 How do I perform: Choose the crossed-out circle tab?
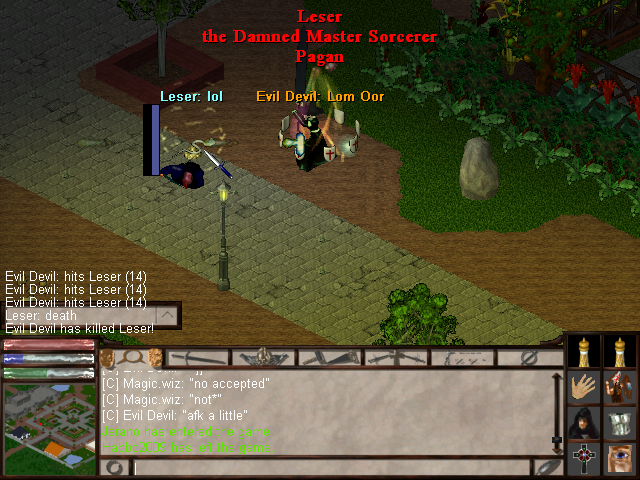click(527, 357)
